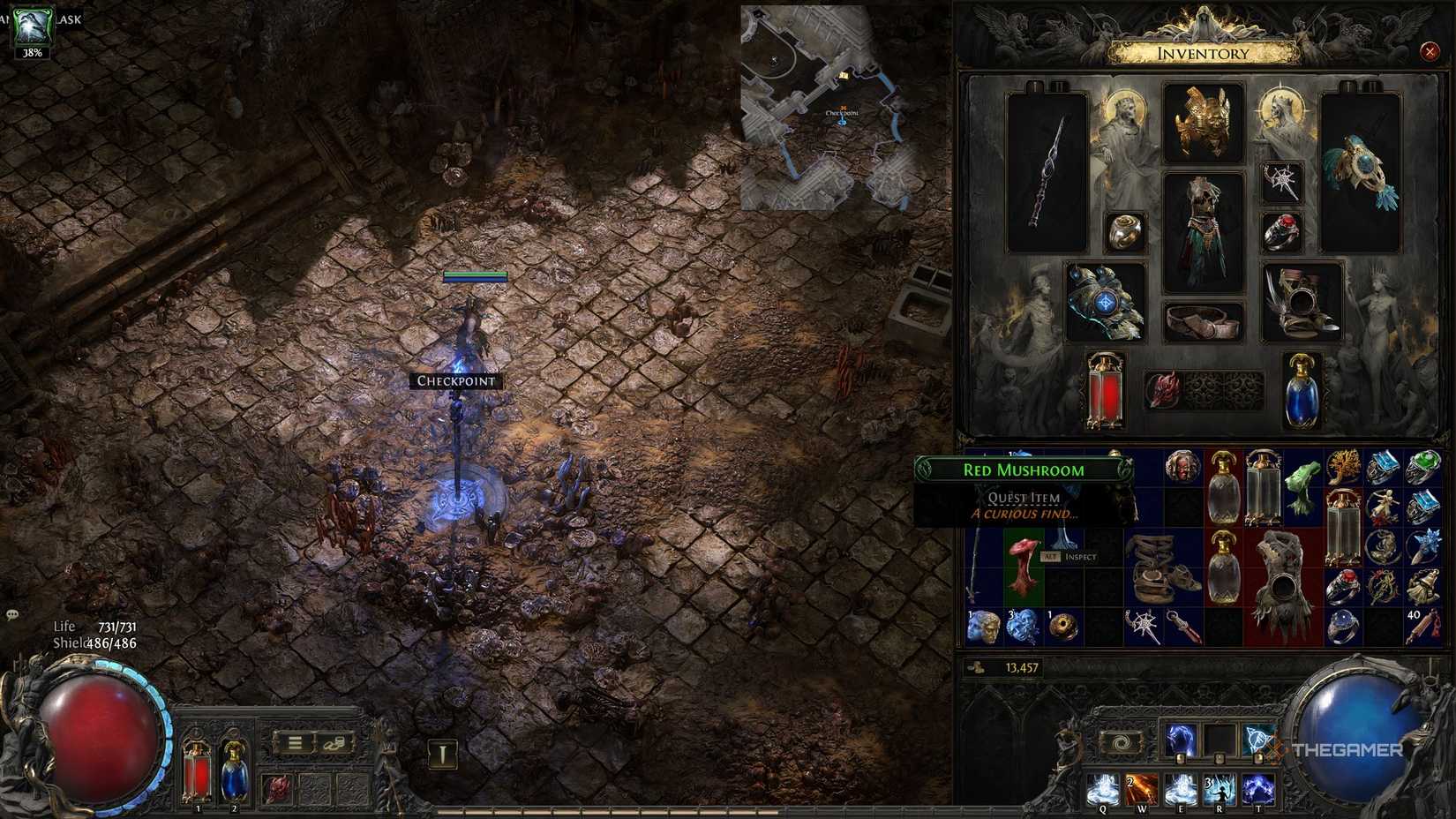This screenshot has width=1456, height=819.
Task: Click the equipped sceptre in the weapon slot
Action: (x=1047, y=172)
